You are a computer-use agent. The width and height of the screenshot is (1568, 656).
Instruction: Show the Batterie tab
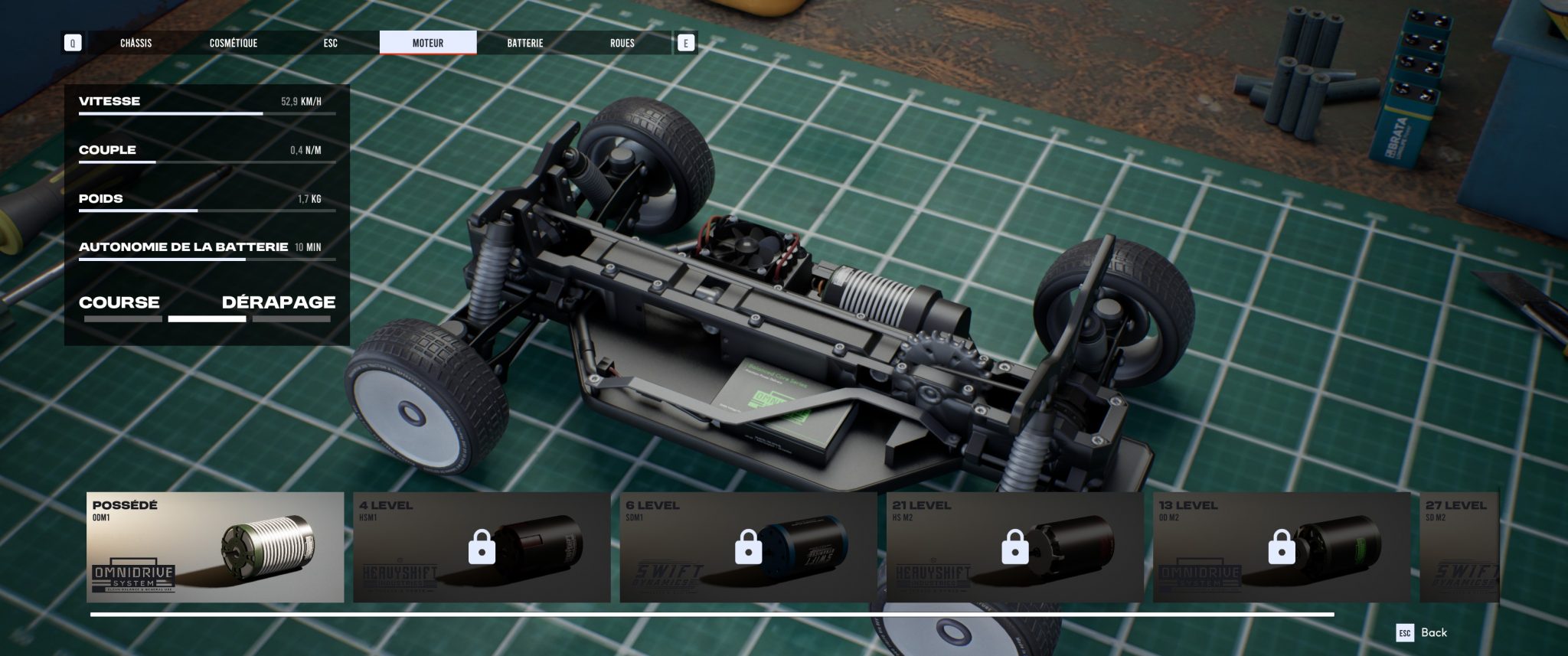click(x=525, y=43)
